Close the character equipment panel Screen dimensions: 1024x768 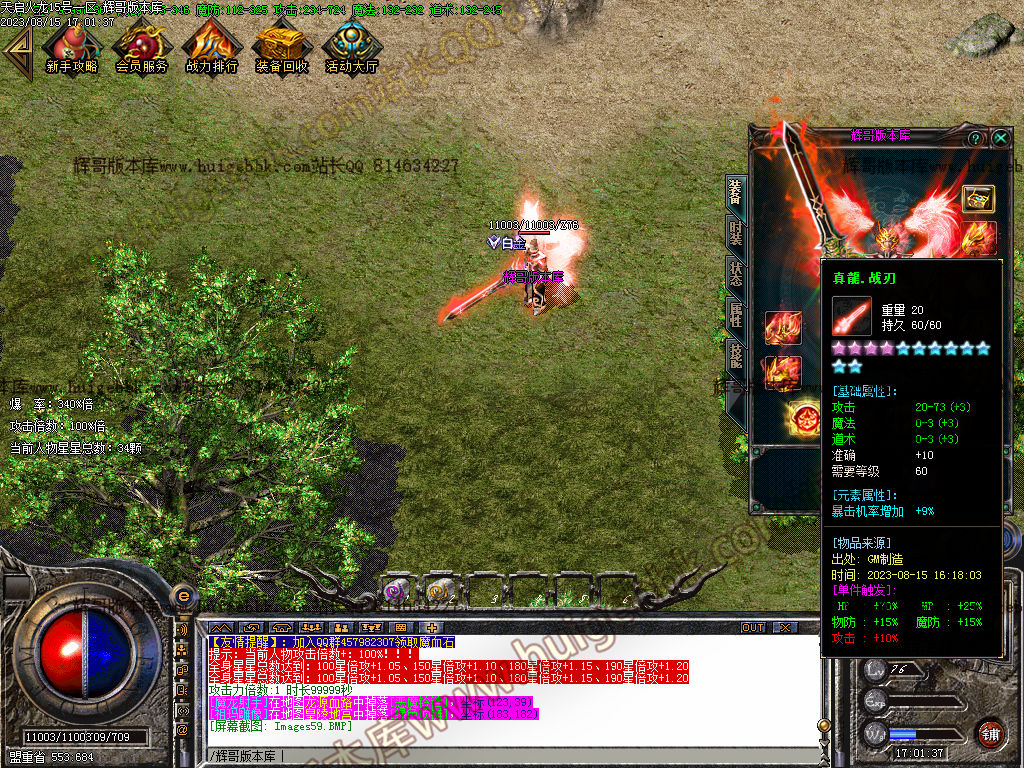[x=1001, y=138]
